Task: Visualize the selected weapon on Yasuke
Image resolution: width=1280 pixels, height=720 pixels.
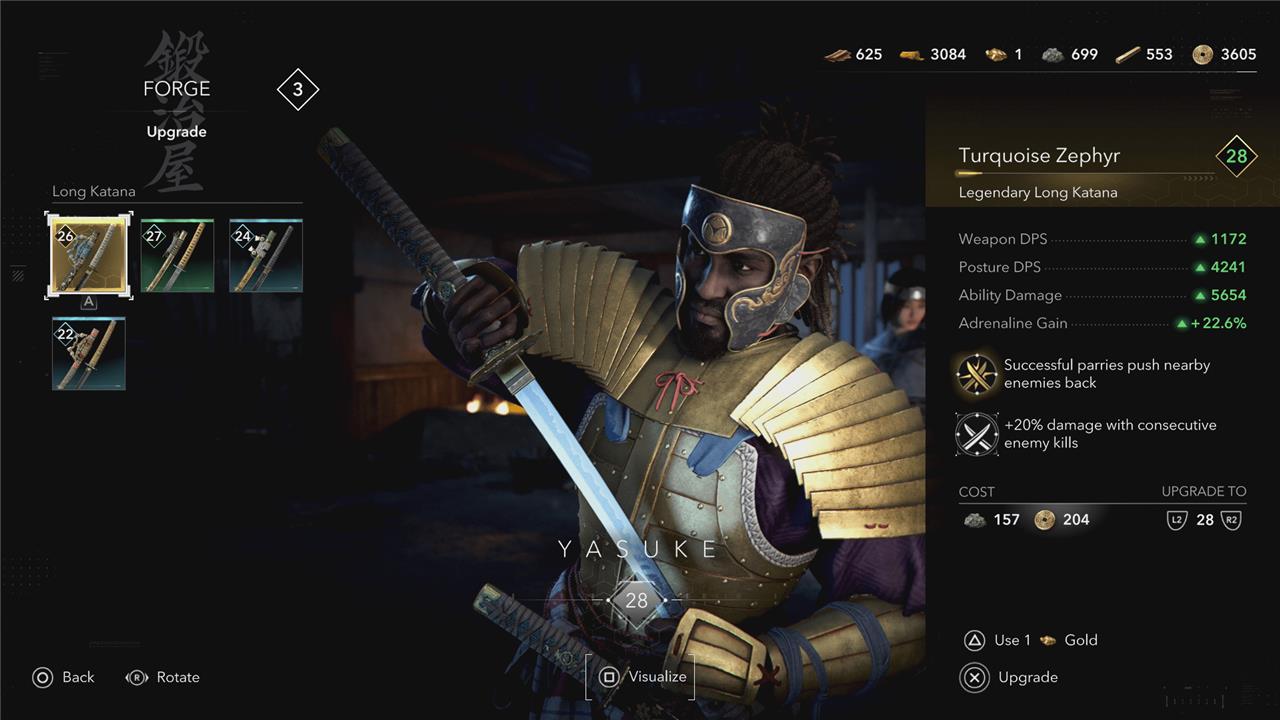Action: pyautogui.click(x=641, y=677)
